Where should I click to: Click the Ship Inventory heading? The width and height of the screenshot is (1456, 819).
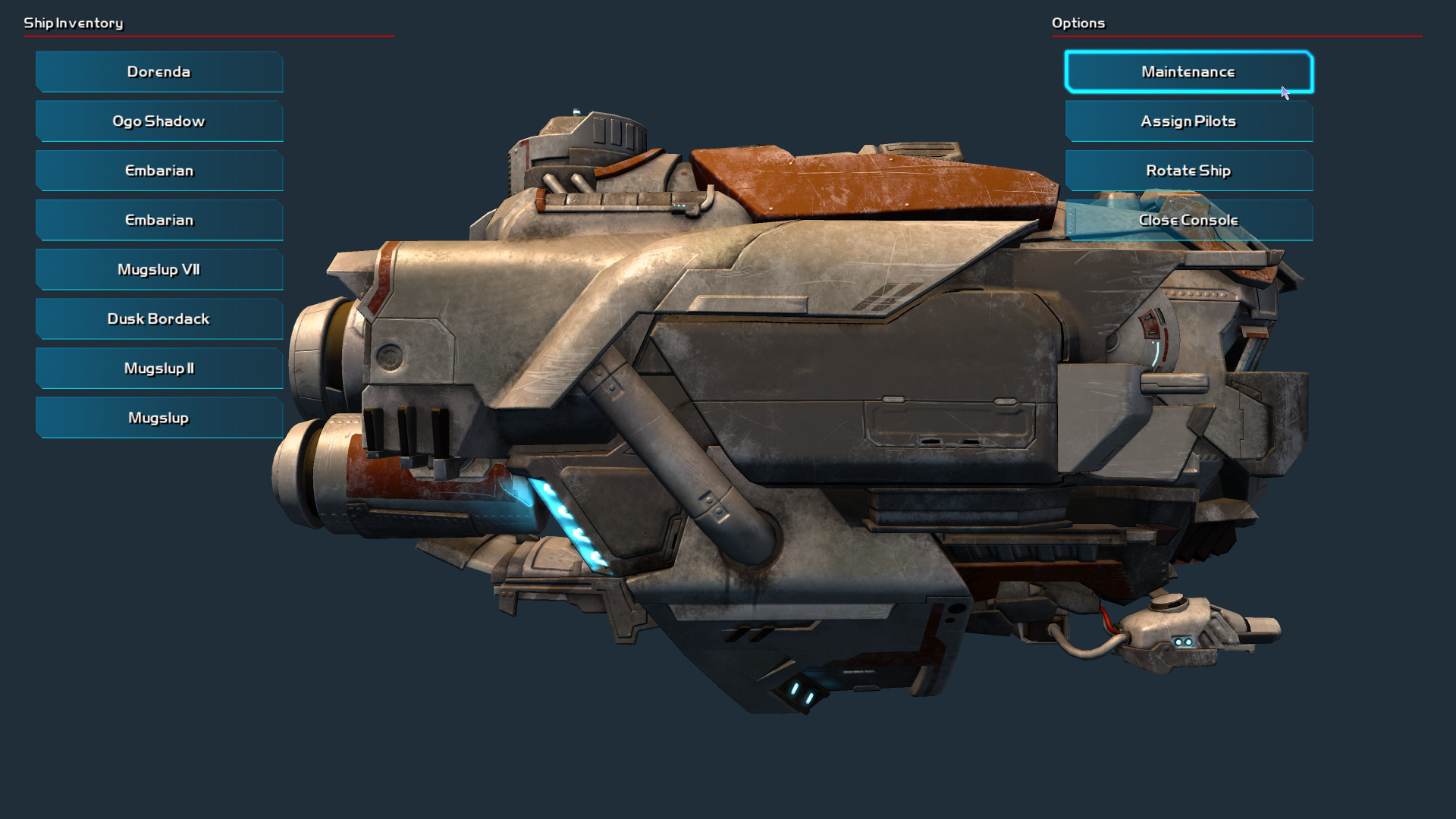point(74,23)
